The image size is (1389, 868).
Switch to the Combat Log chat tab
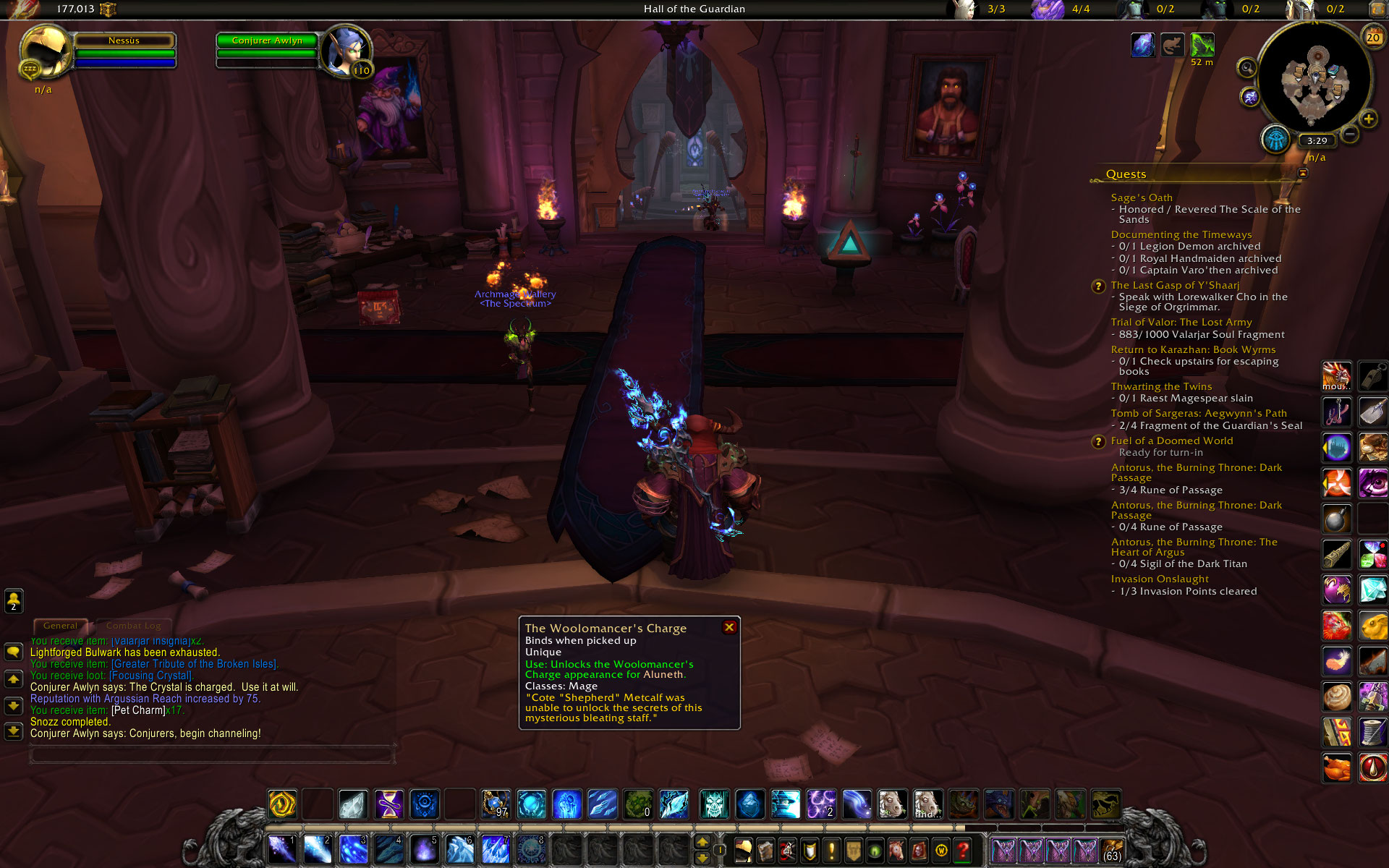(133, 626)
